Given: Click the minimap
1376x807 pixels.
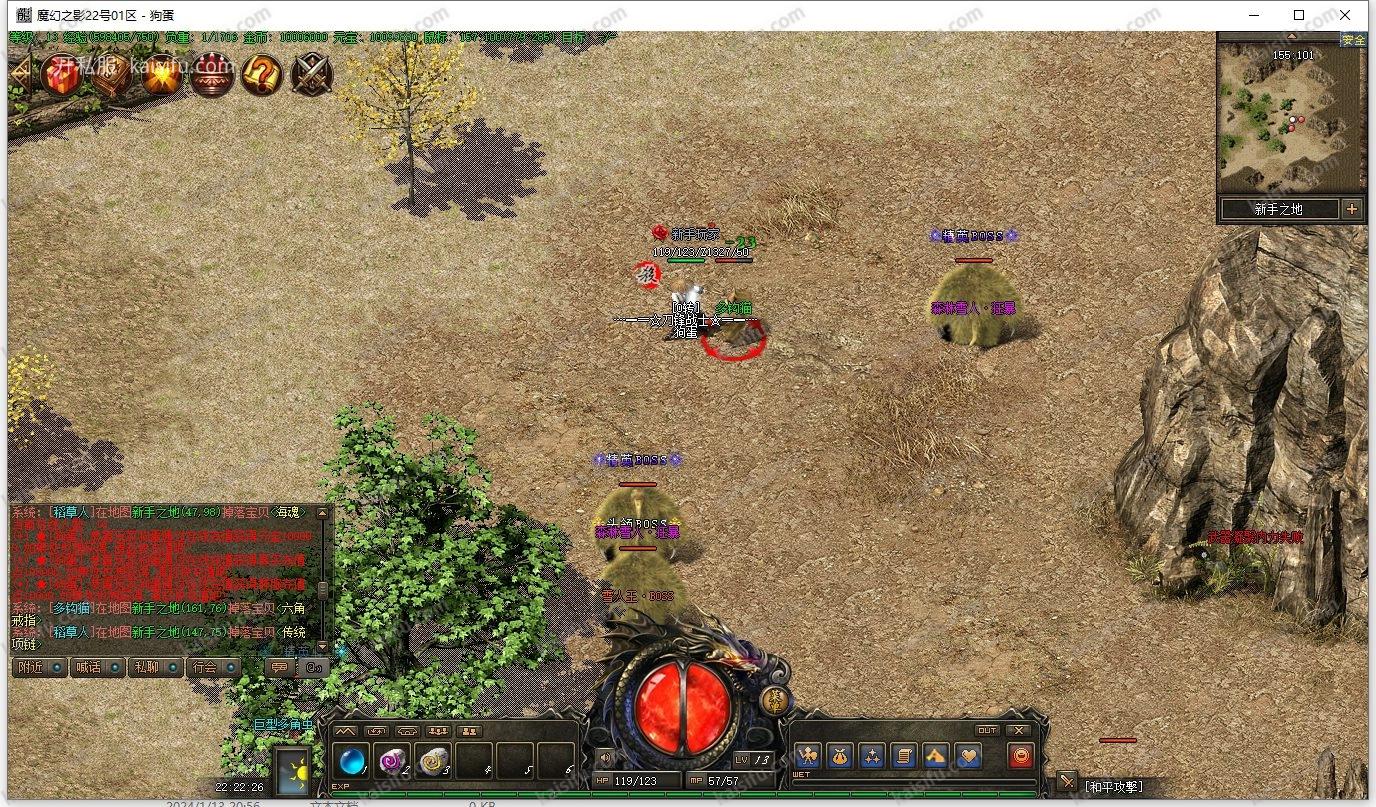Looking at the screenshot, I should [1290, 118].
